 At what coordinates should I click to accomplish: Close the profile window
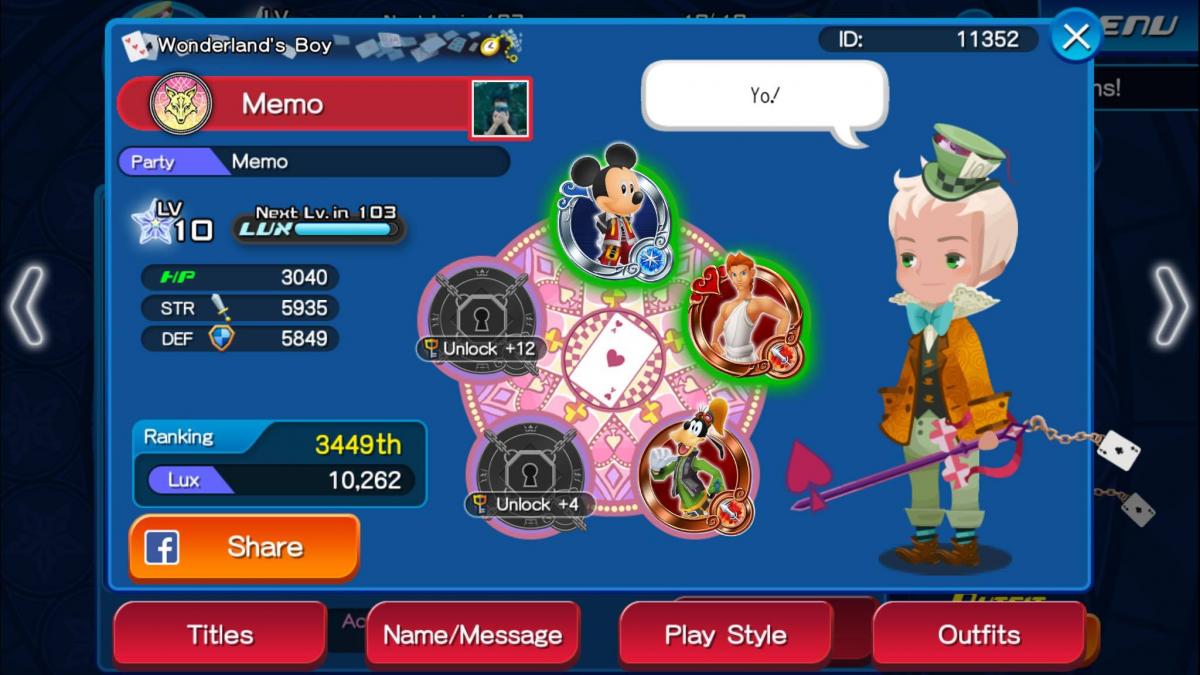tap(1076, 38)
